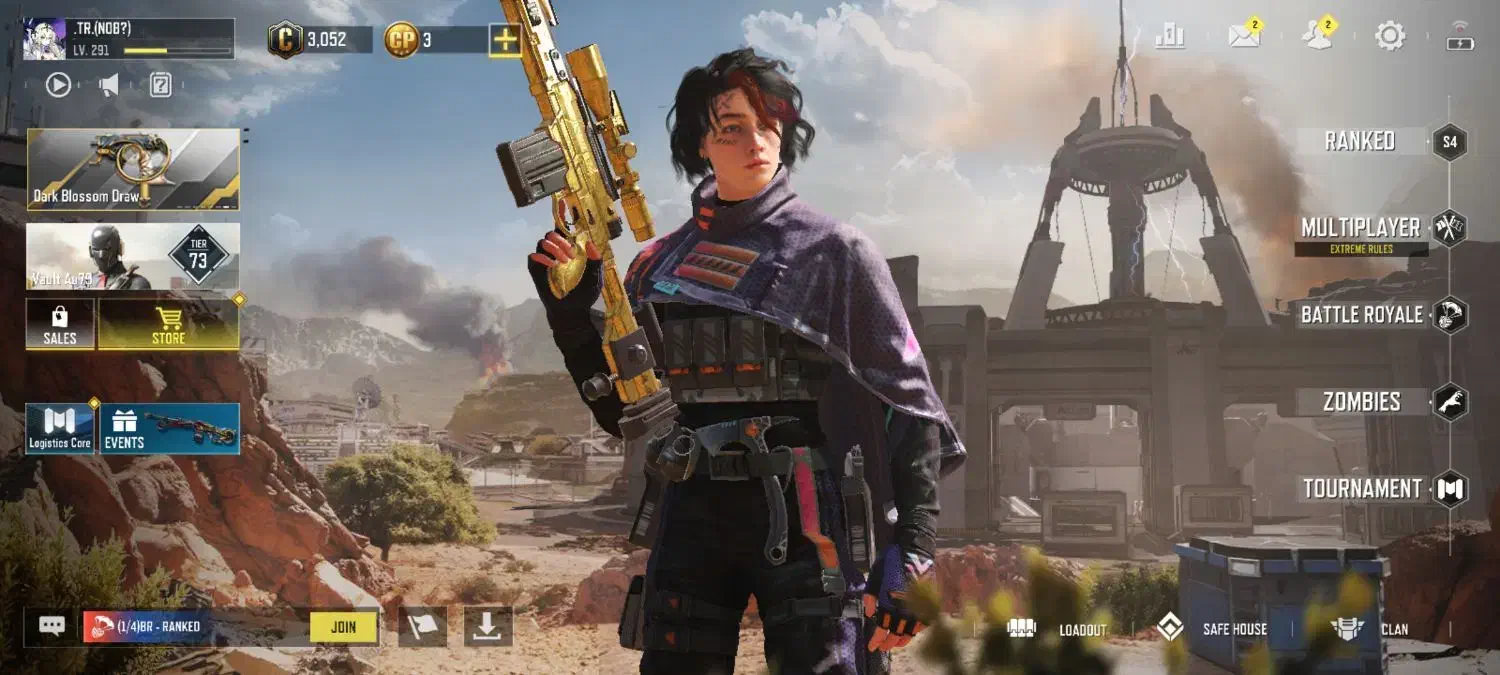Open the Events panel

tap(169, 429)
